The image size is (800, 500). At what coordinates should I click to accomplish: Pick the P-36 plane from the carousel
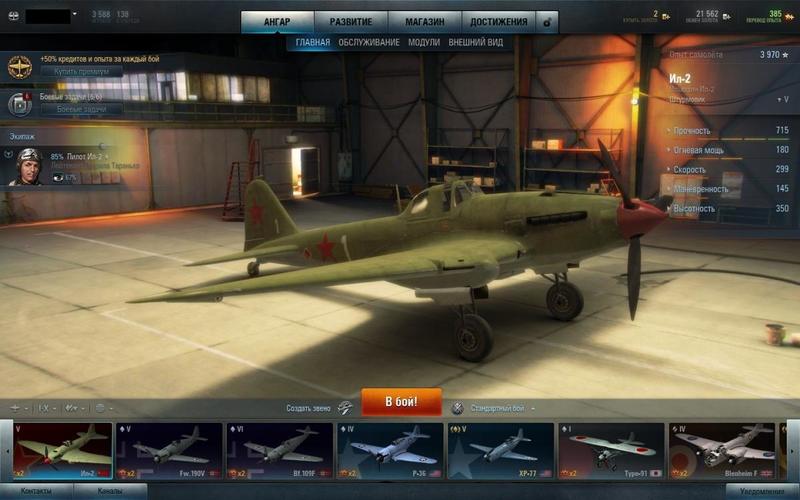click(x=390, y=450)
